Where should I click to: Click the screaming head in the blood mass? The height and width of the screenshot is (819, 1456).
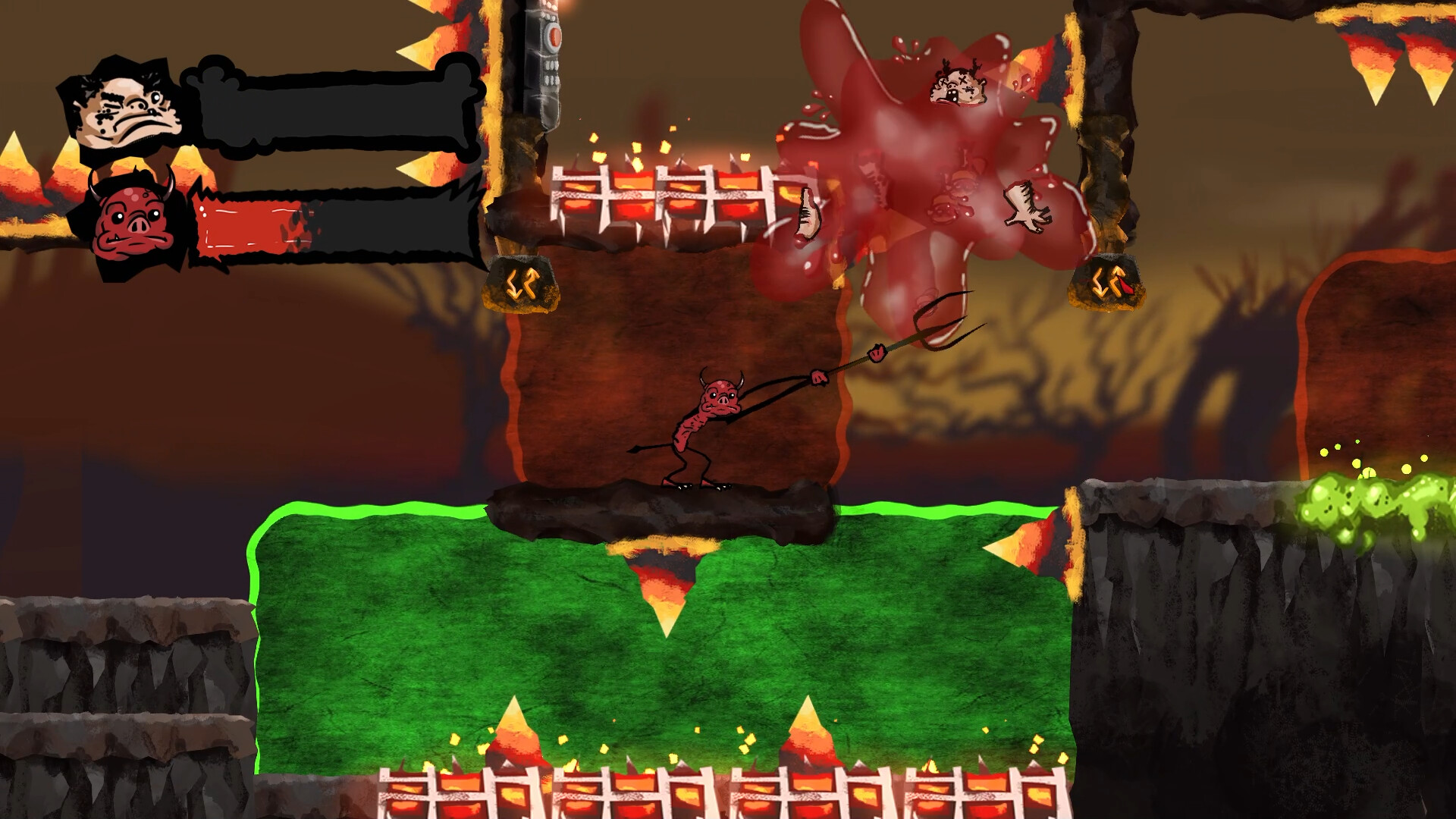click(x=958, y=86)
